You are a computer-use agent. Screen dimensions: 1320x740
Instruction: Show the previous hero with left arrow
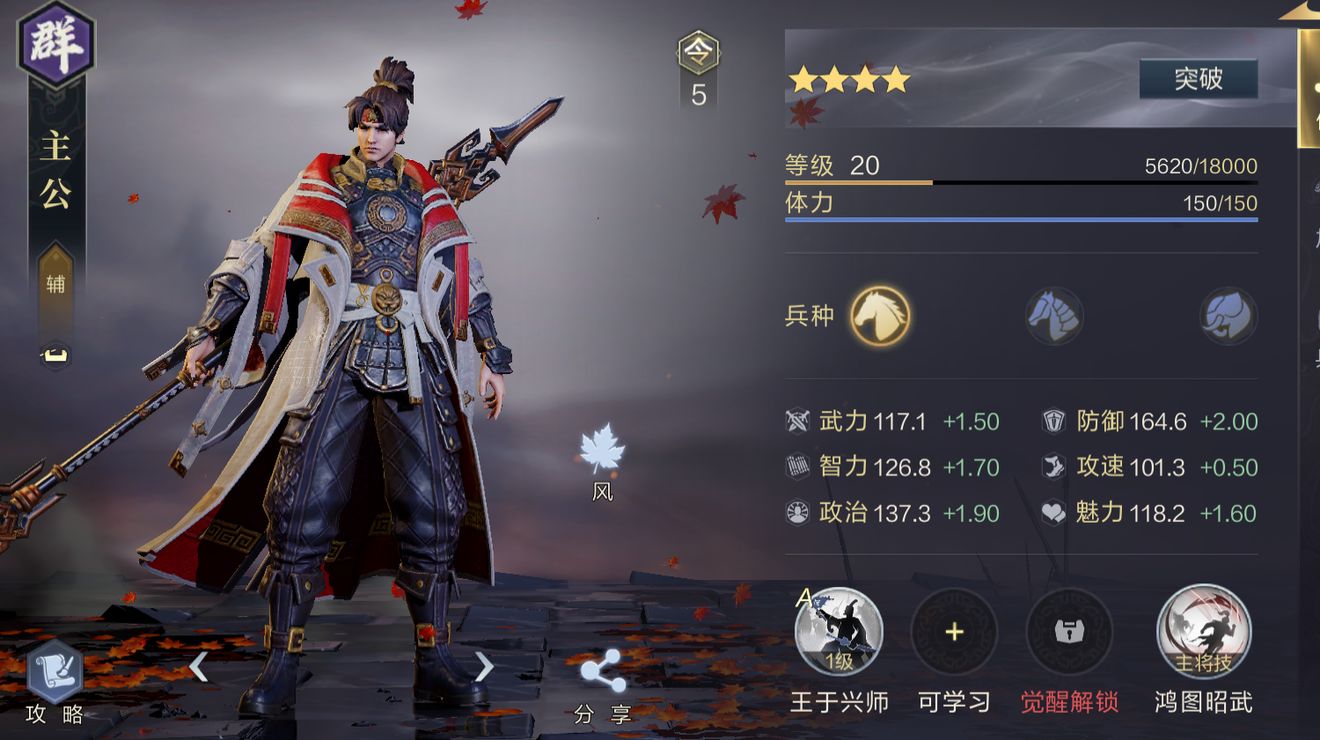[198, 666]
